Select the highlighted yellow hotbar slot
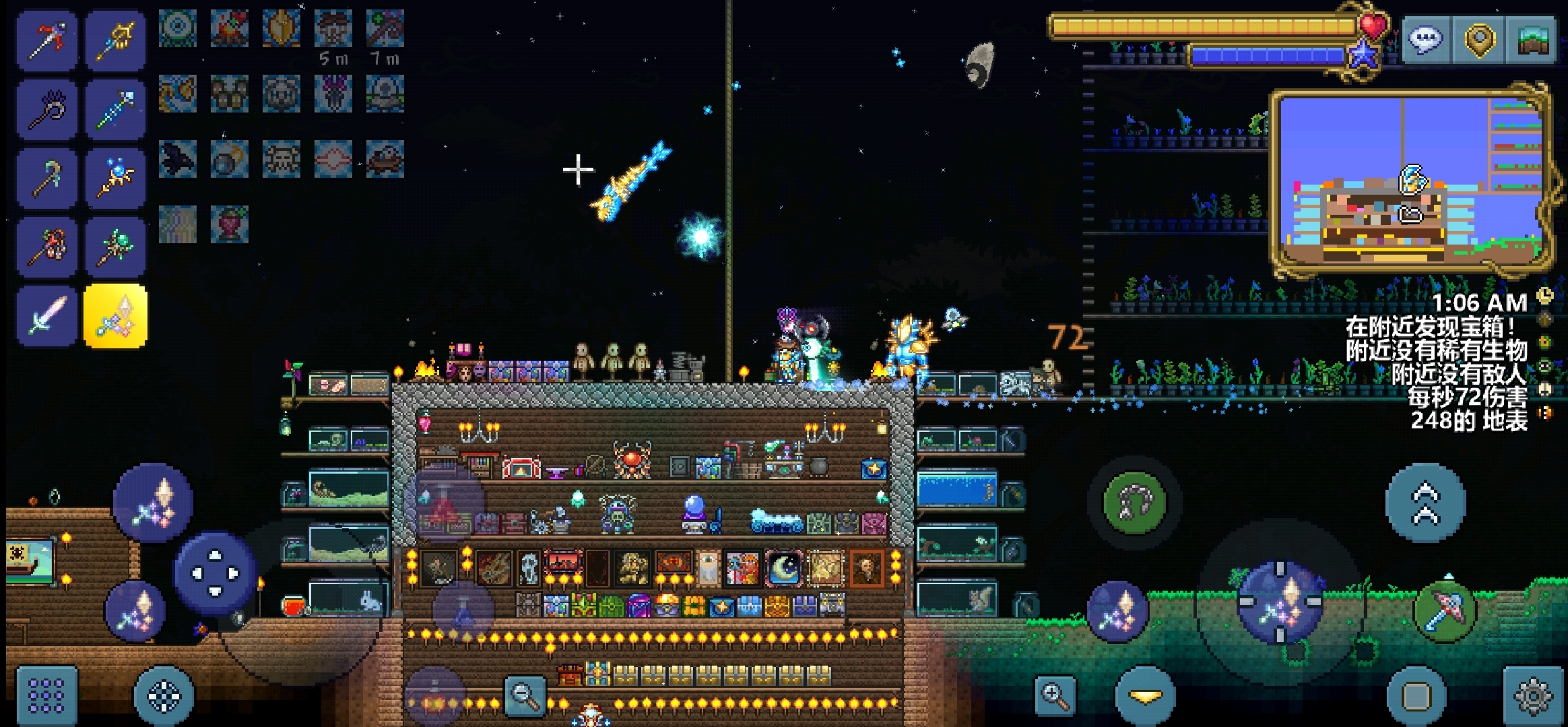The width and height of the screenshot is (1568, 727). coord(115,316)
